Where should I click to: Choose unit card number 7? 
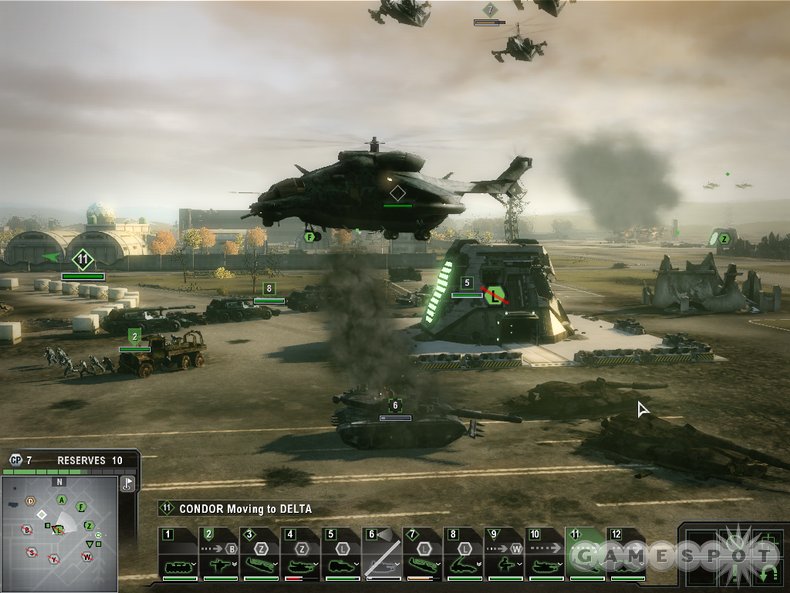pyautogui.click(x=422, y=555)
